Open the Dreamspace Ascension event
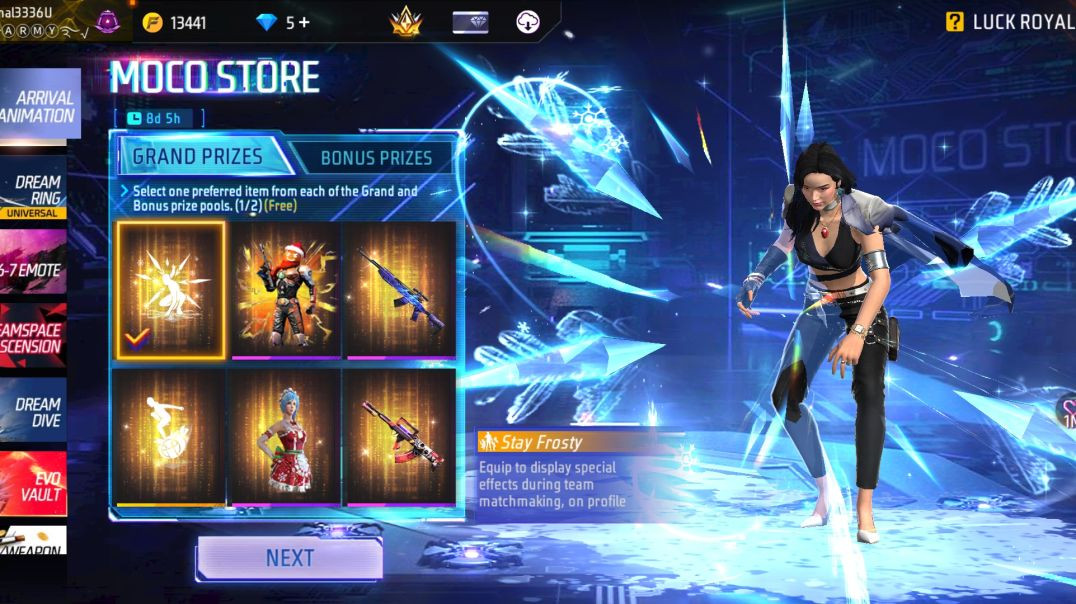Screen dimensions: 1076x604 tap(33, 339)
